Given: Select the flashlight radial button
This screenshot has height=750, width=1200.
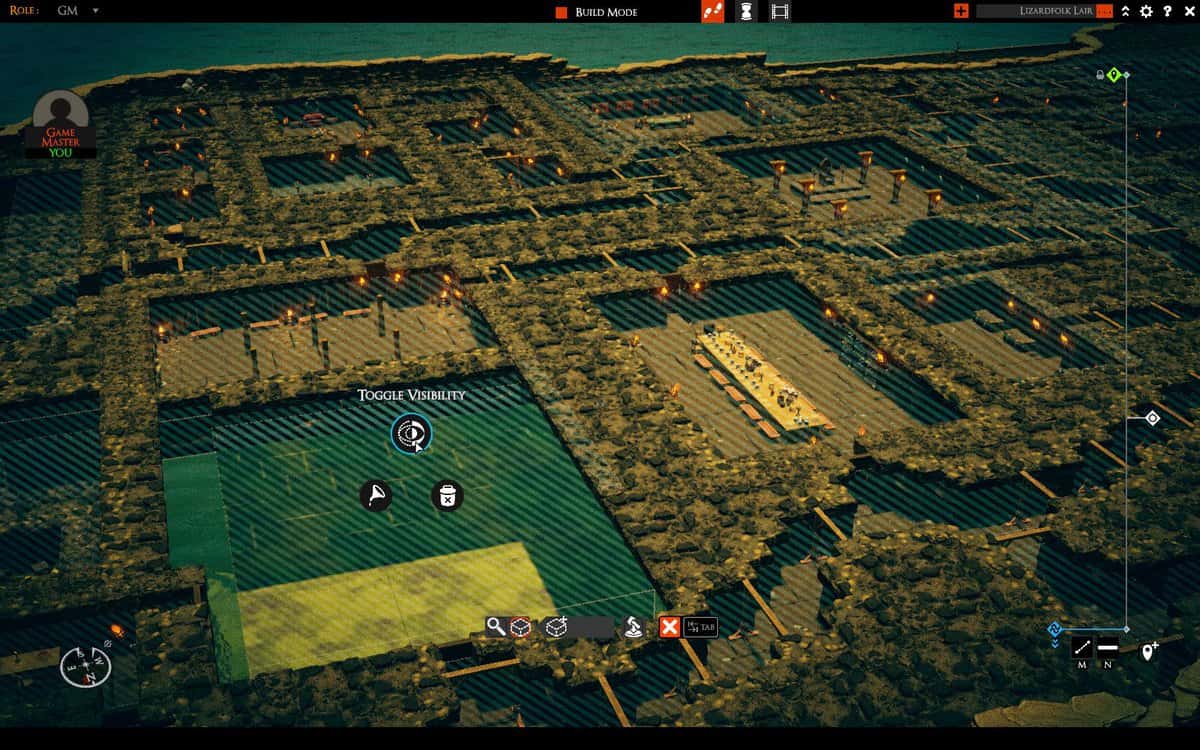Looking at the screenshot, I should [x=376, y=494].
